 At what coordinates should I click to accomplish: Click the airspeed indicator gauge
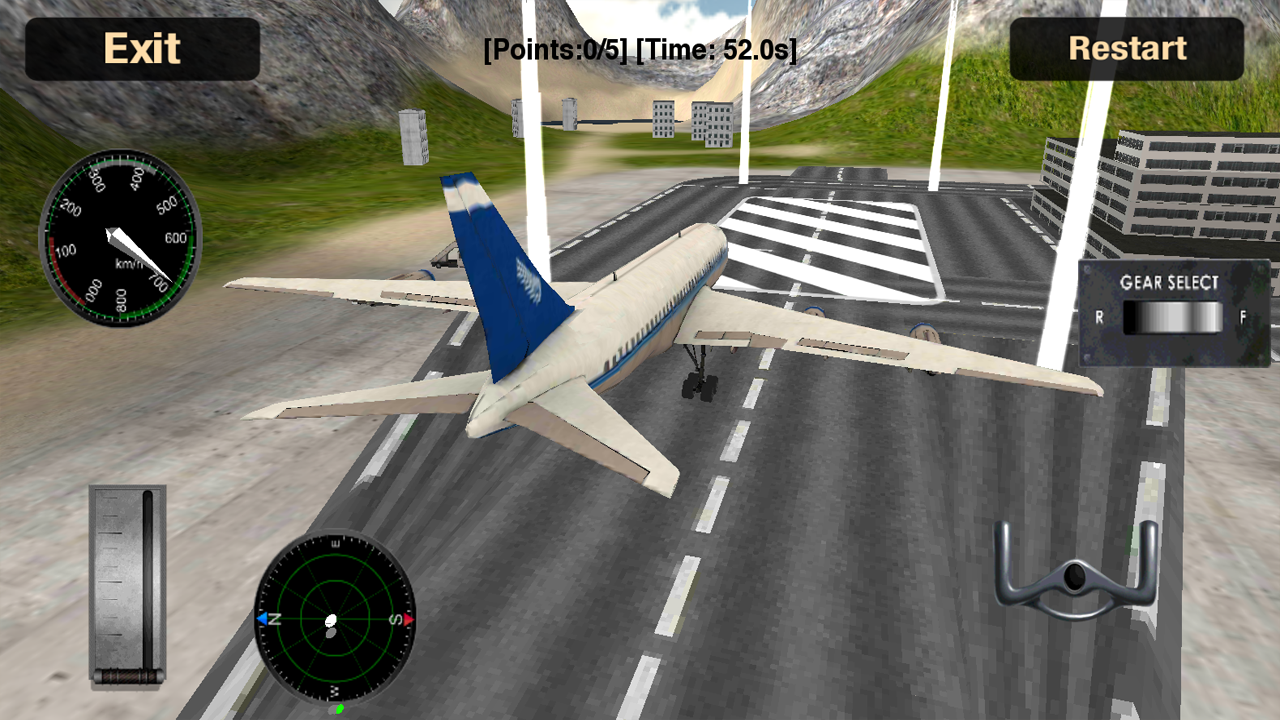pos(120,240)
